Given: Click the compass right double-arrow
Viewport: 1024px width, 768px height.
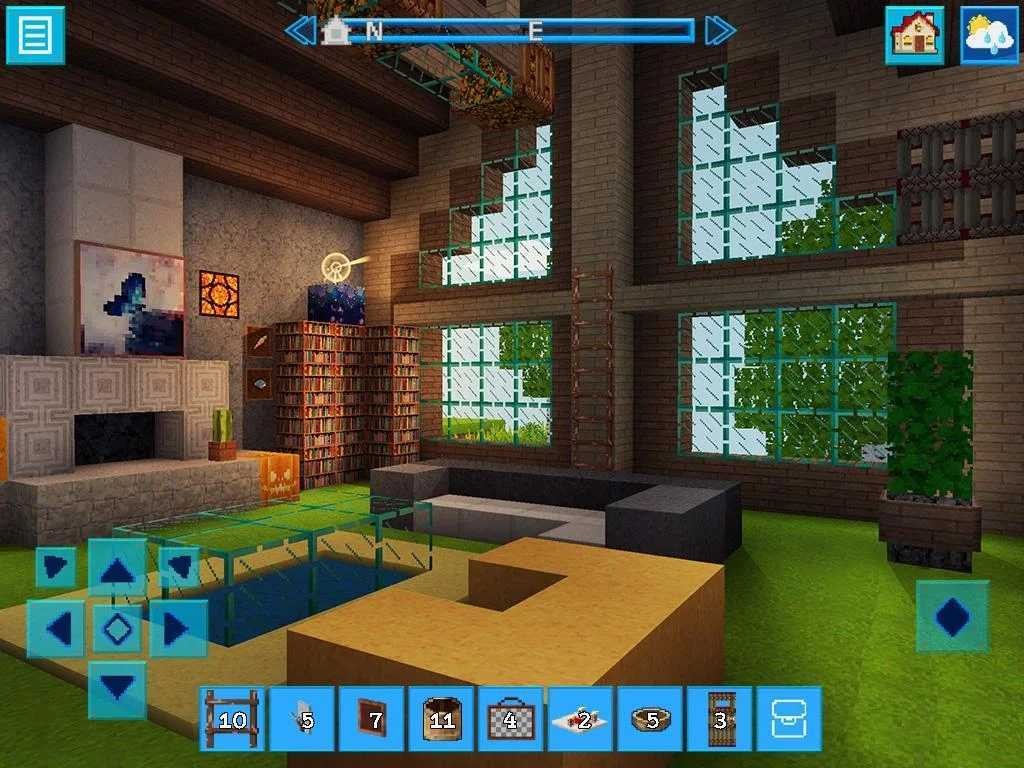Looking at the screenshot, I should (720, 30).
